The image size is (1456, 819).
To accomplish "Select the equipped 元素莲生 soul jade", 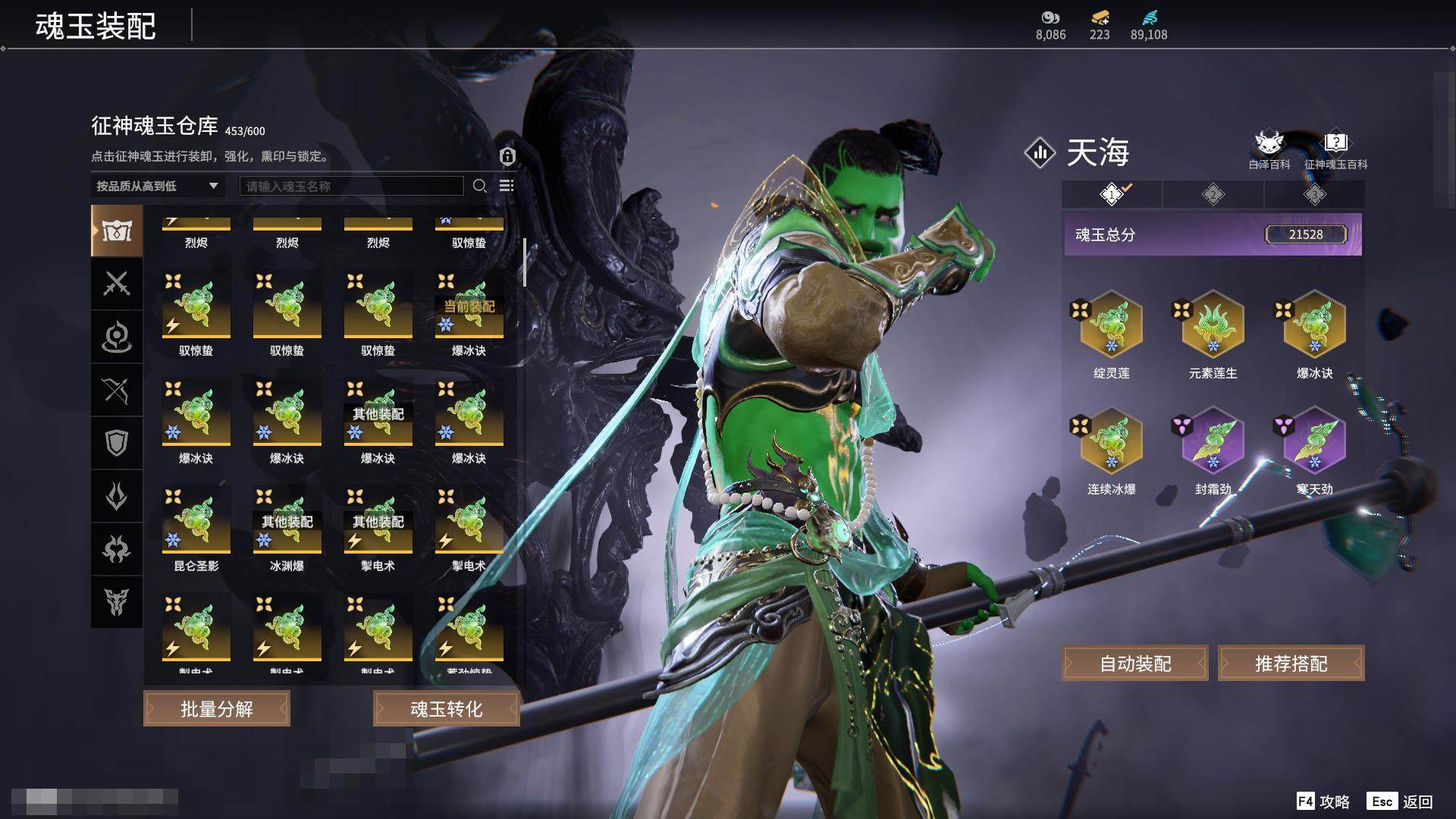I will (x=1213, y=325).
